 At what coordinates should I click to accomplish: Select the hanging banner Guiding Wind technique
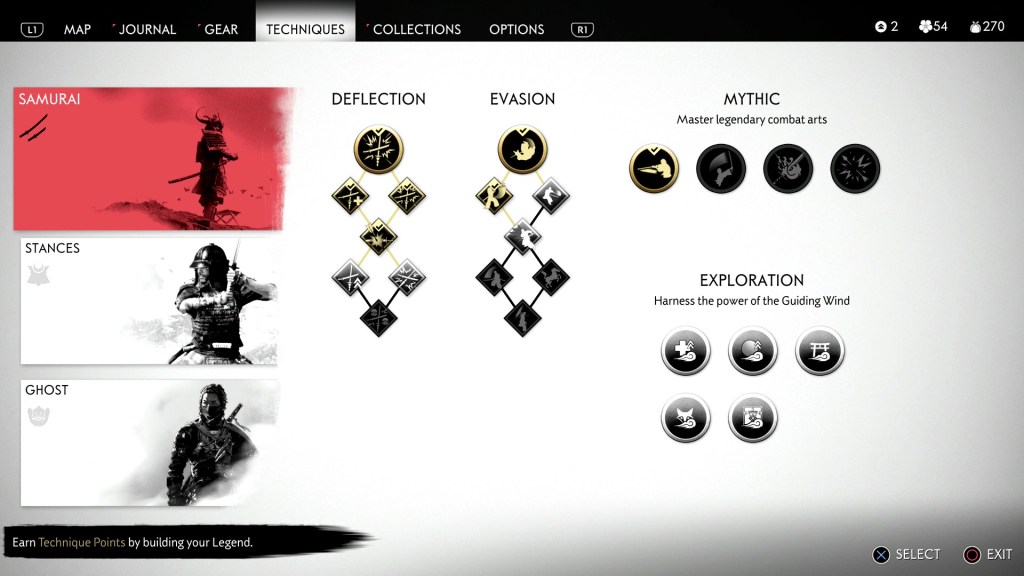(x=753, y=418)
